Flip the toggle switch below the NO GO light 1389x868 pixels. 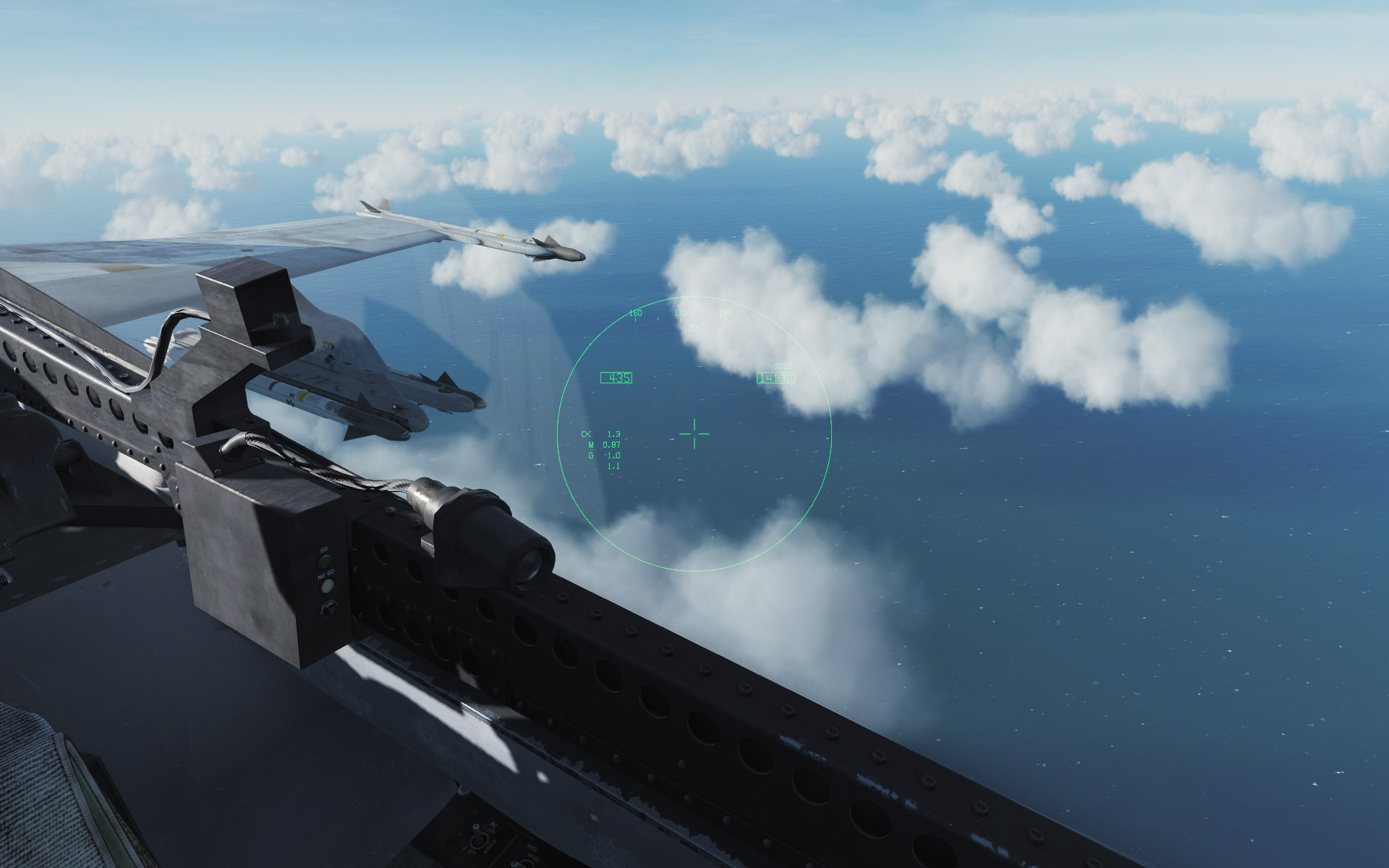[329, 609]
